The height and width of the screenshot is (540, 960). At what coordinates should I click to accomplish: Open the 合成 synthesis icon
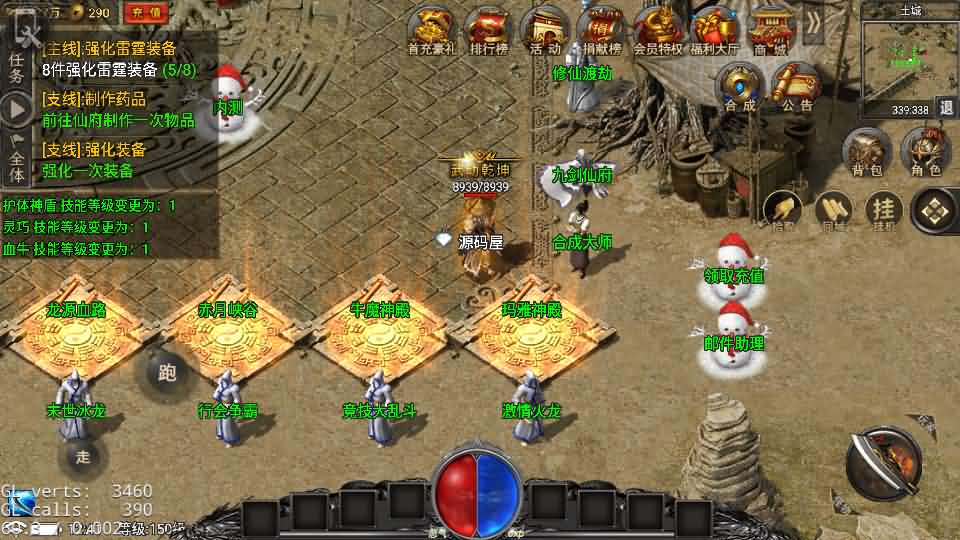point(740,86)
